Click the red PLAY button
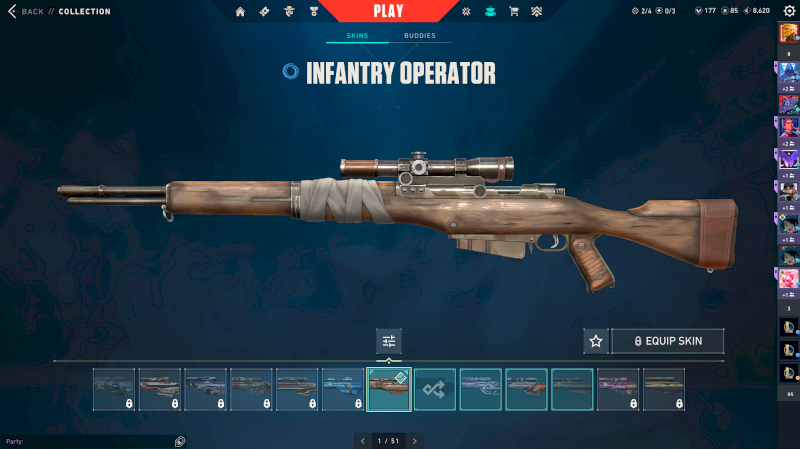Image resolution: width=800 pixels, height=449 pixels. pos(388,12)
